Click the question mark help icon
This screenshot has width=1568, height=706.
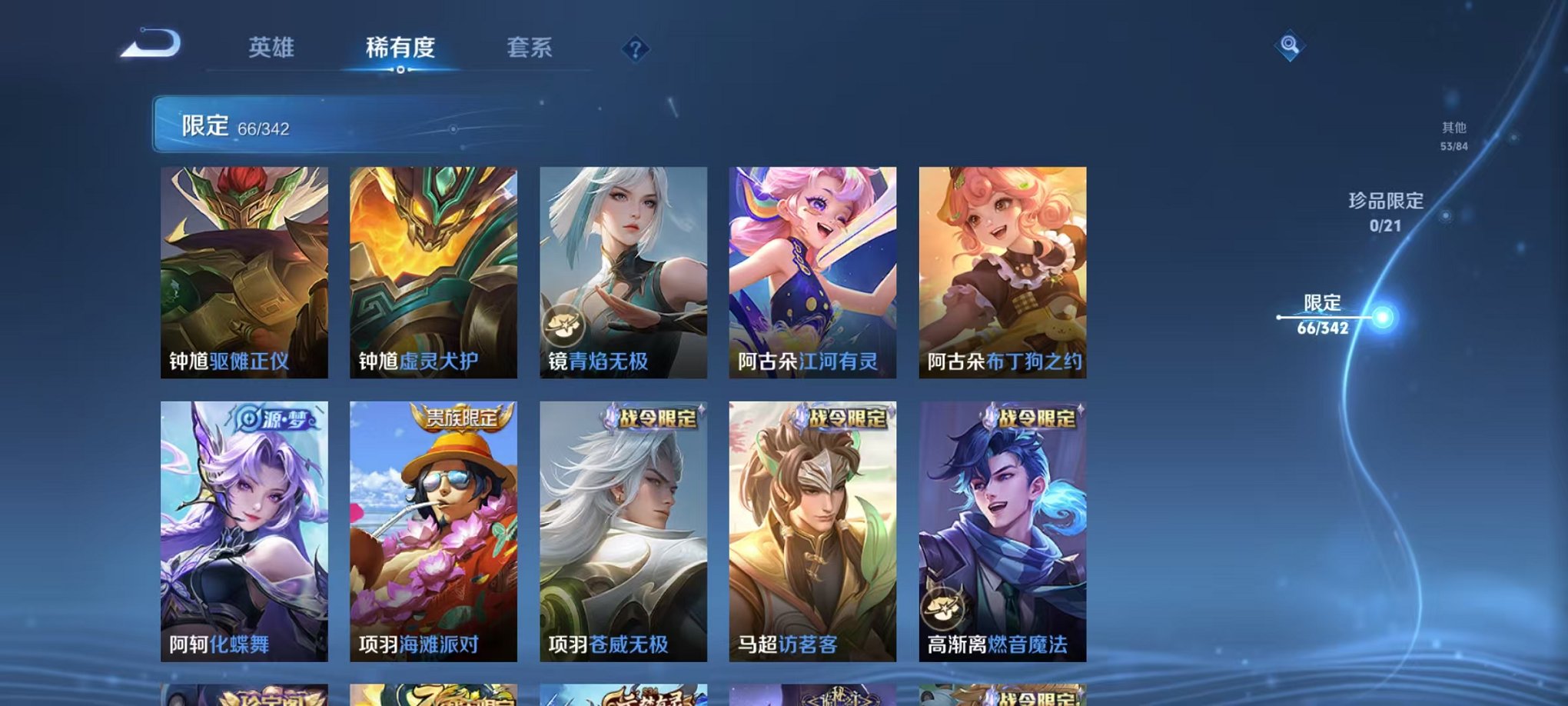coord(634,50)
